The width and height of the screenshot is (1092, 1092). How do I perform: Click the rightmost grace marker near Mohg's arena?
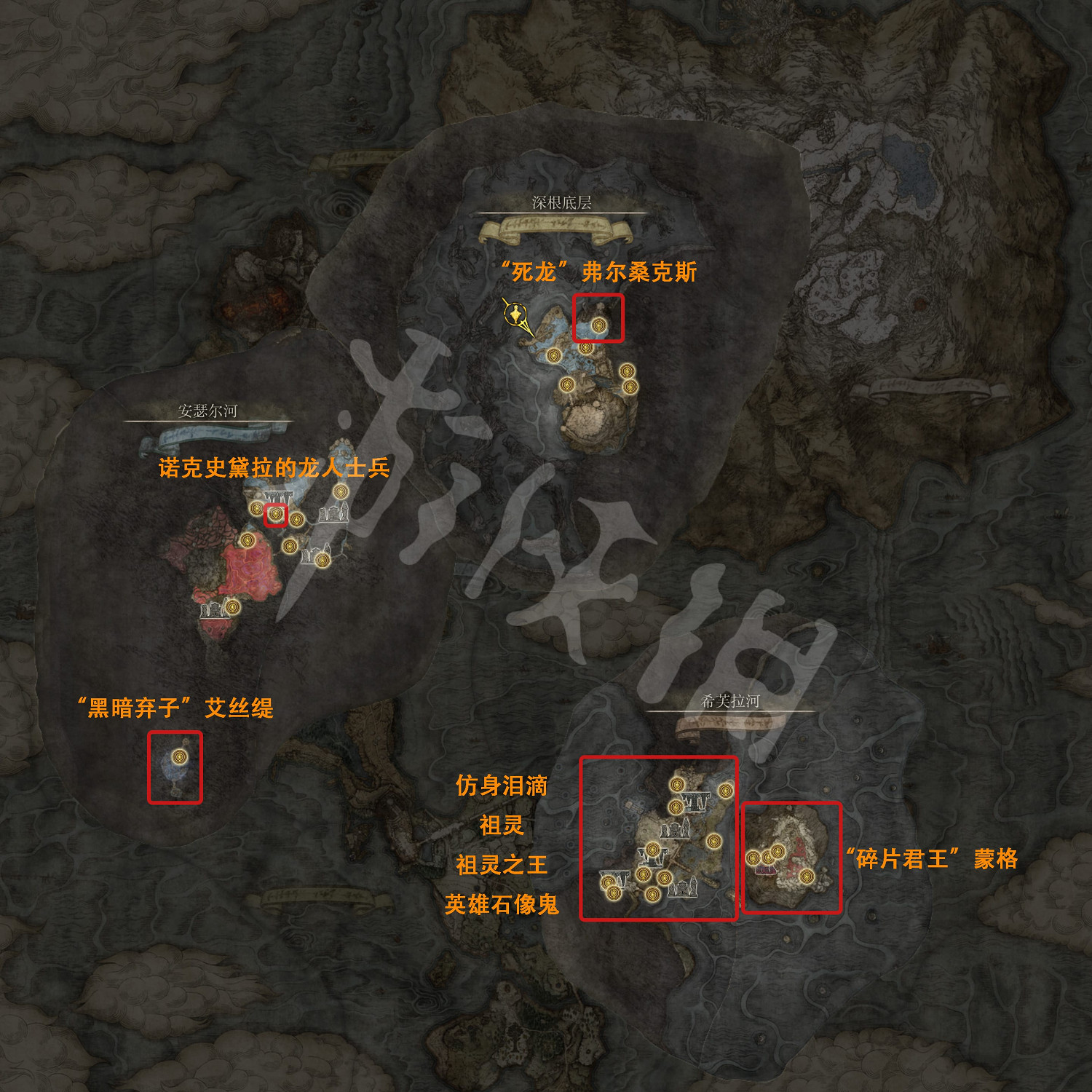[x=807, y=875]
